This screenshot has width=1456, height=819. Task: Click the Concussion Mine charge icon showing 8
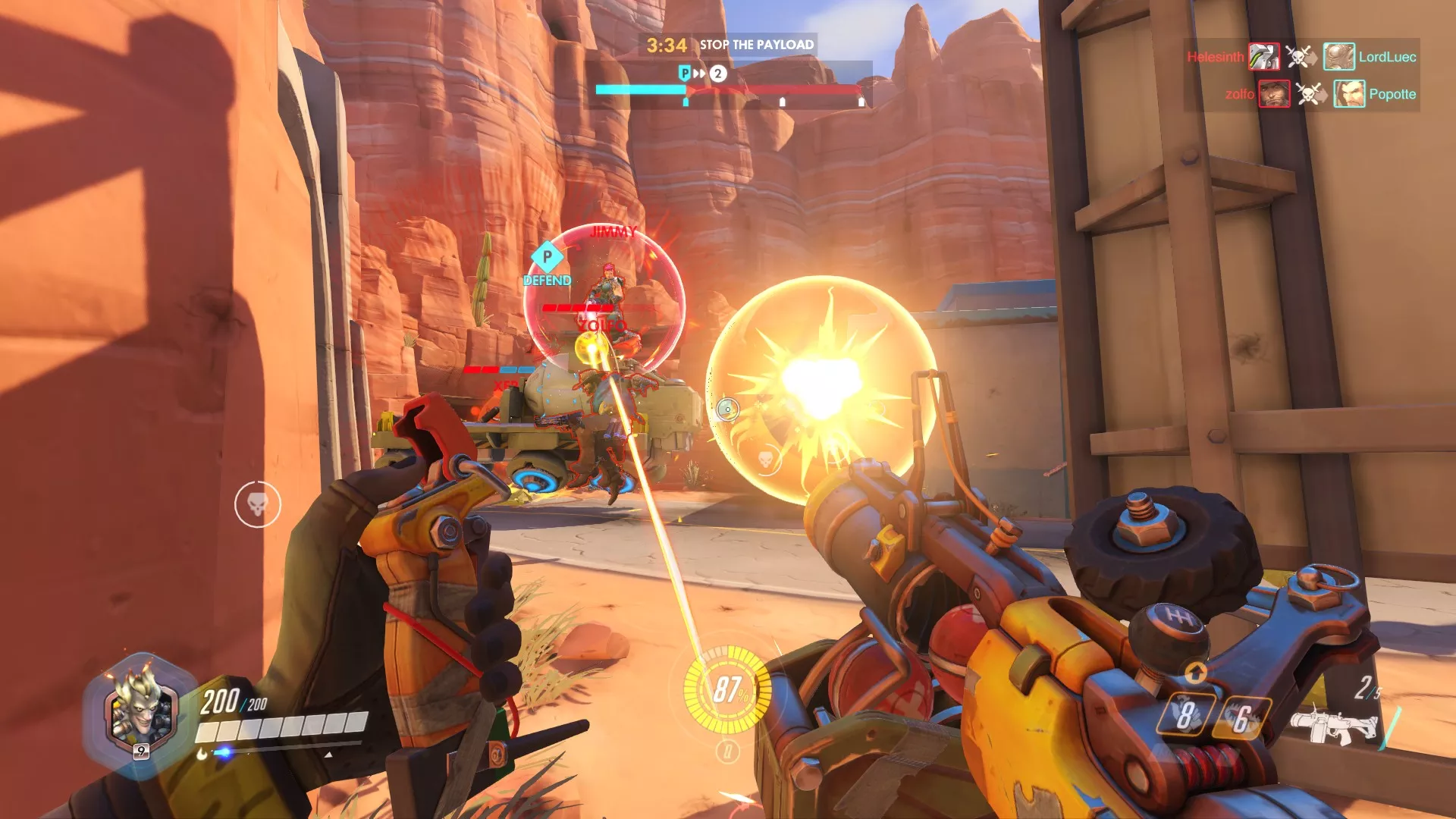point(1188,715)
